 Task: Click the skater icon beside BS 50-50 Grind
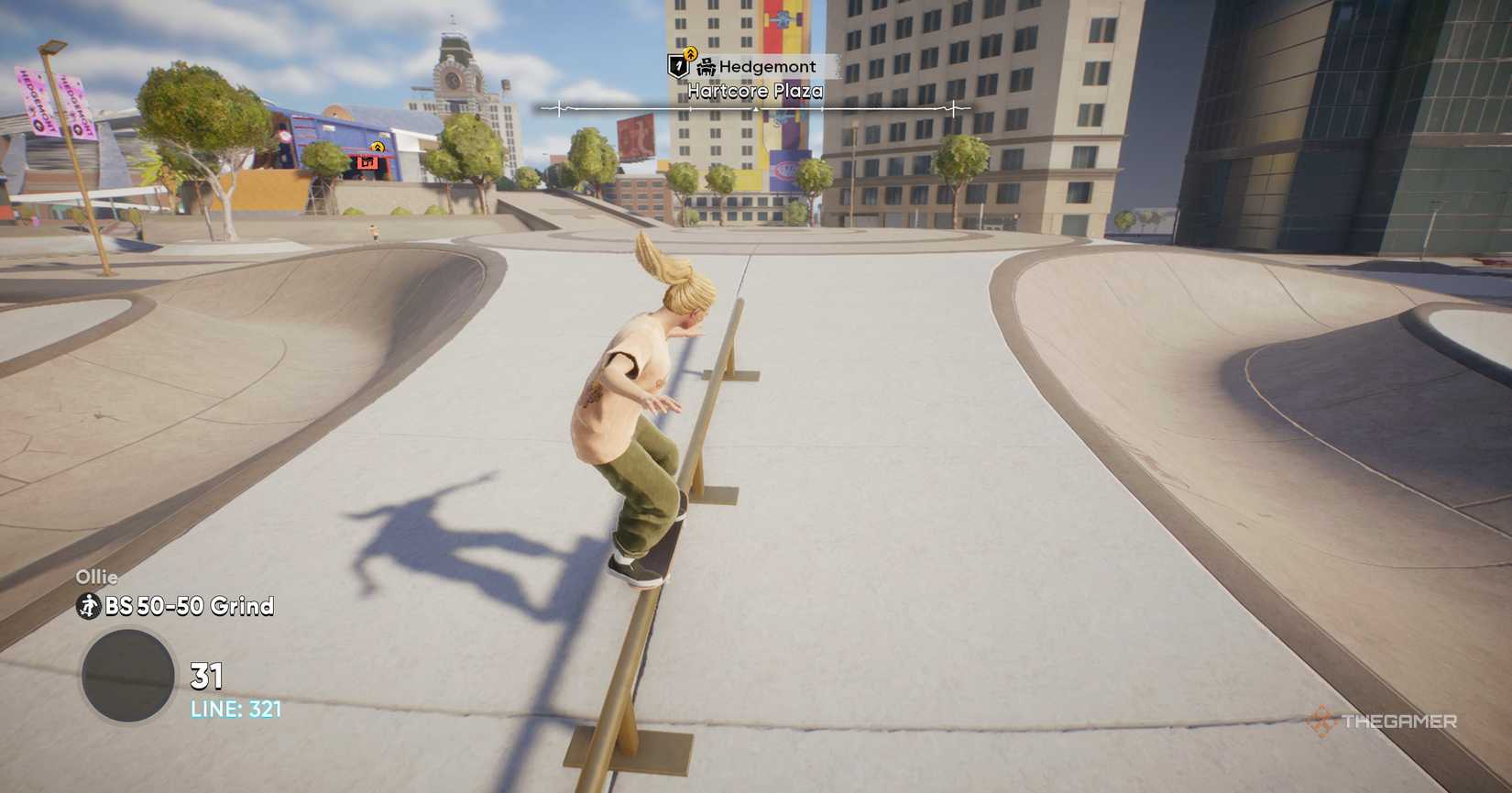(x=87, y=606)
